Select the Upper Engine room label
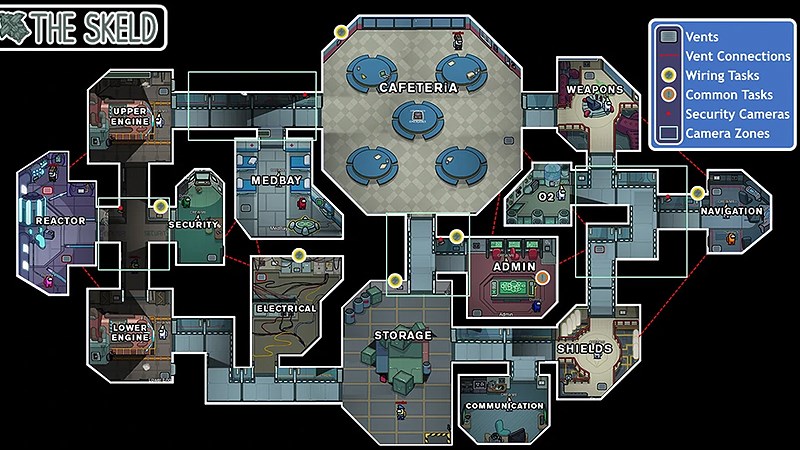 click(x=131, y=116)
